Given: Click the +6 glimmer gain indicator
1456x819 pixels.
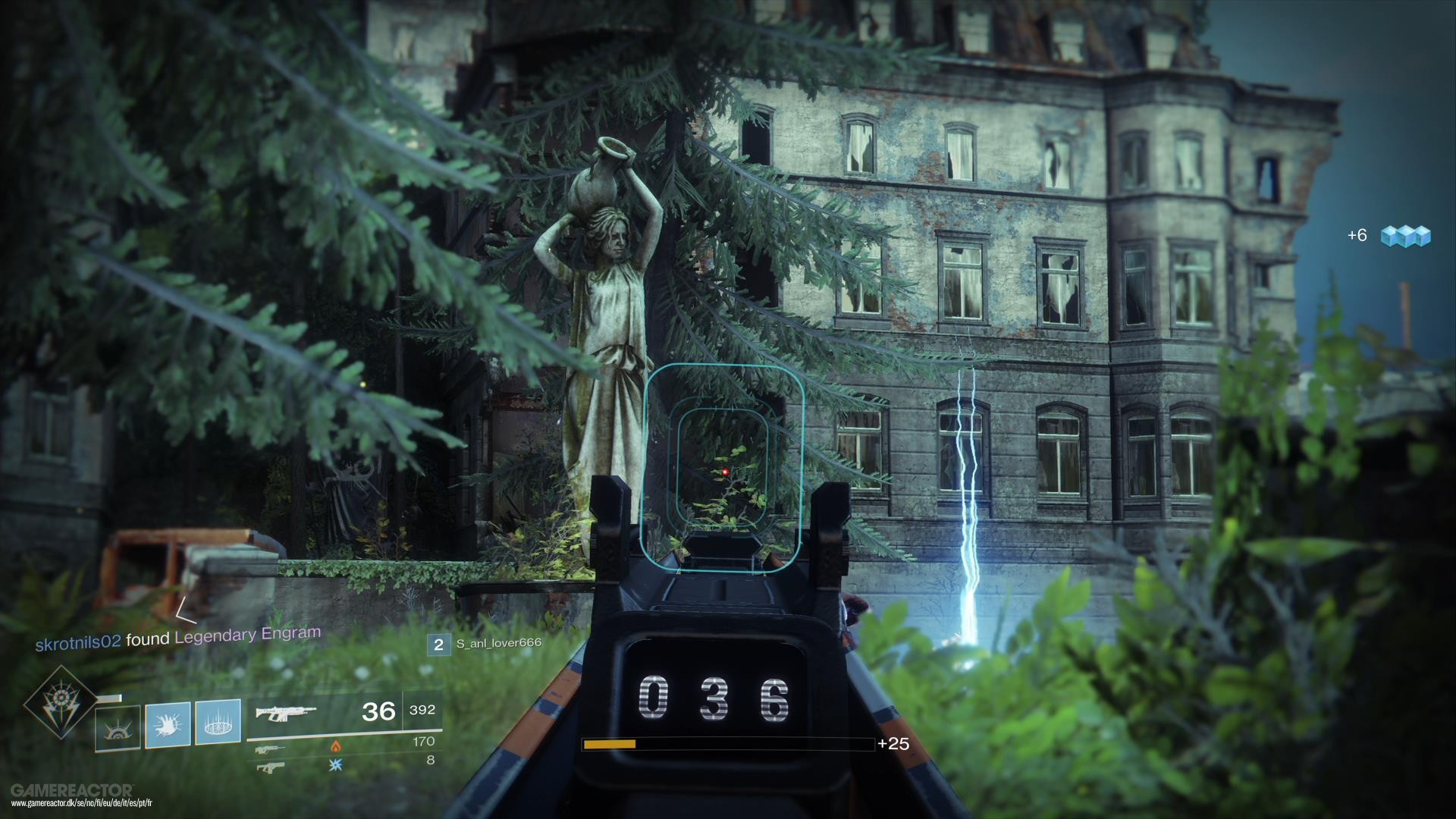Looking at the screenshot, I should pyautogui.click(x=1357, y=236).
